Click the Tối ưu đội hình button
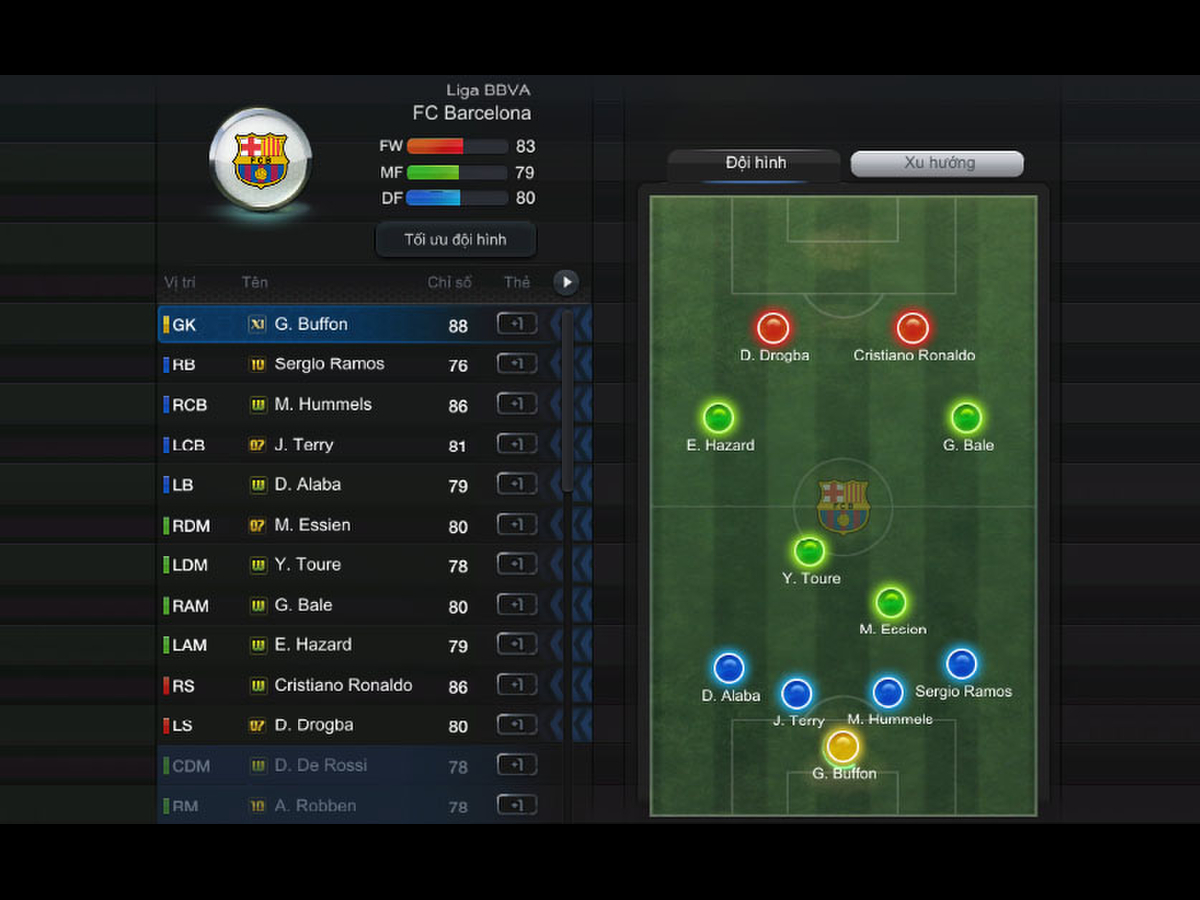1200x900 pixels. (x=455, y=240)
